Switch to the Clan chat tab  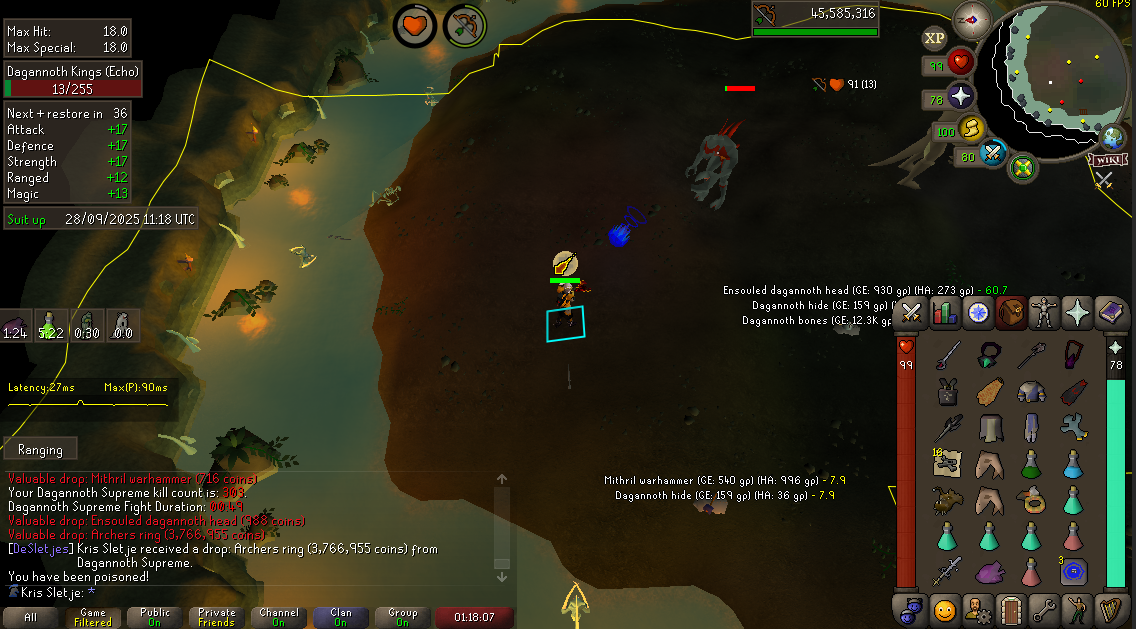coord(340,617)
